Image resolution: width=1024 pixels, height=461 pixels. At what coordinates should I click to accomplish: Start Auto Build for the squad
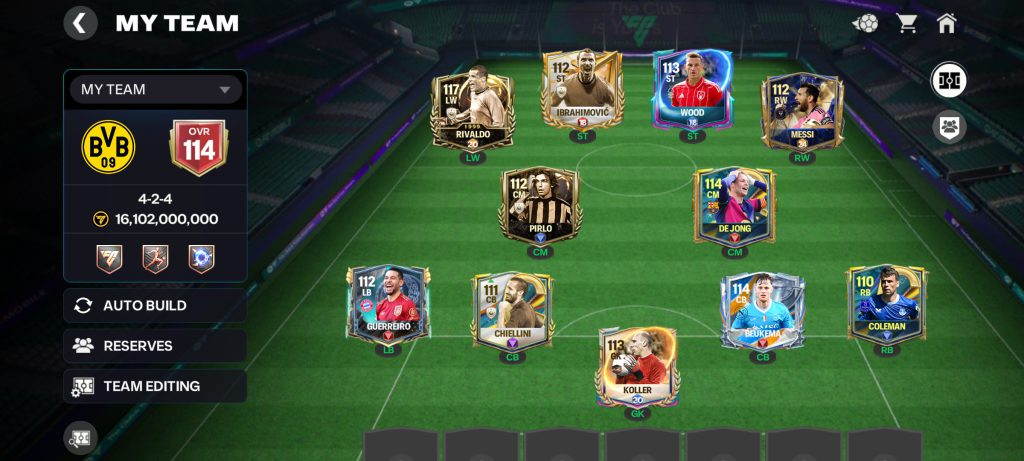155,305
